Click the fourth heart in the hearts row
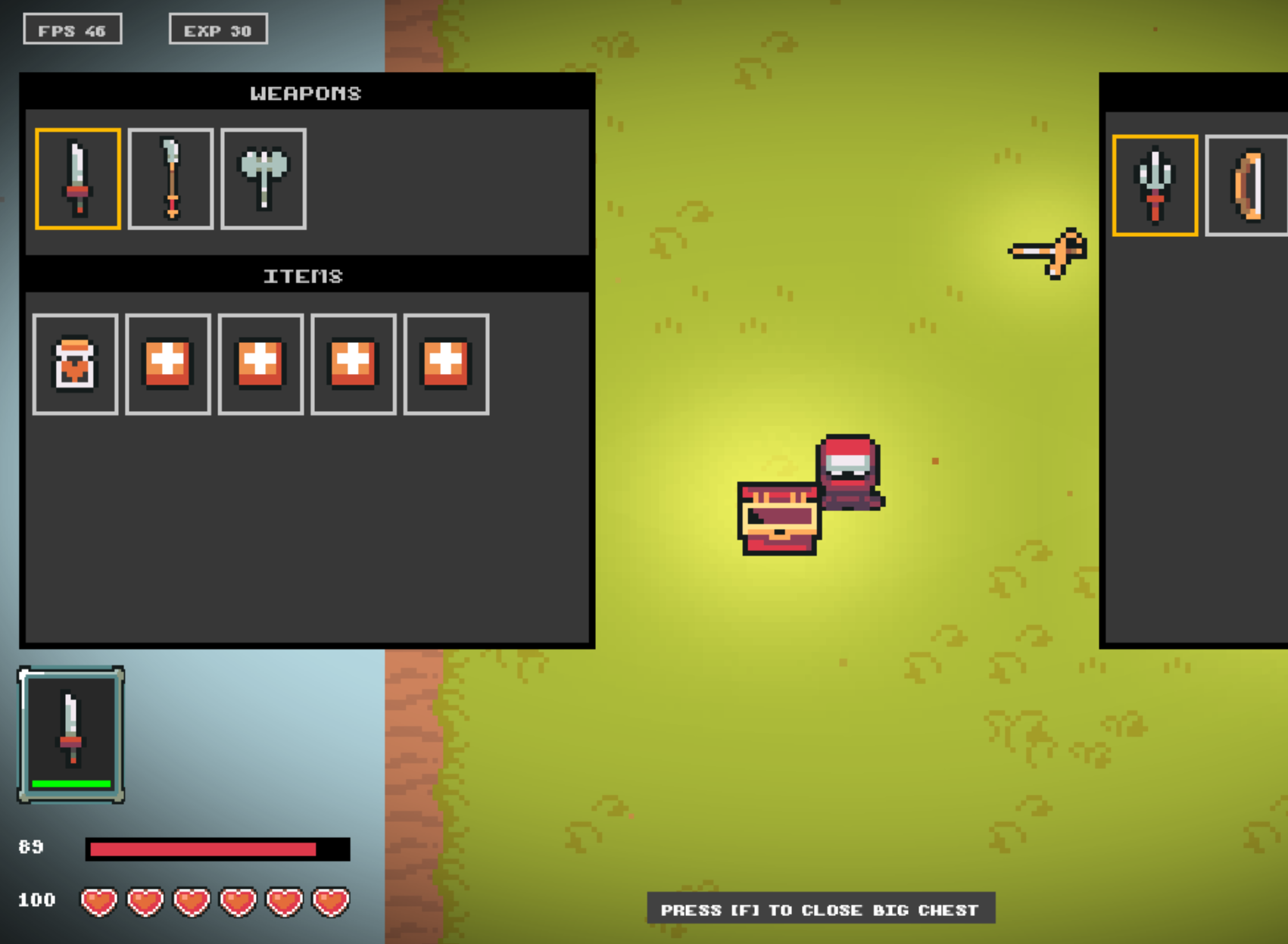Image resolution: width=1288 pixels, height=944 pixels. (x=238, y=901)
